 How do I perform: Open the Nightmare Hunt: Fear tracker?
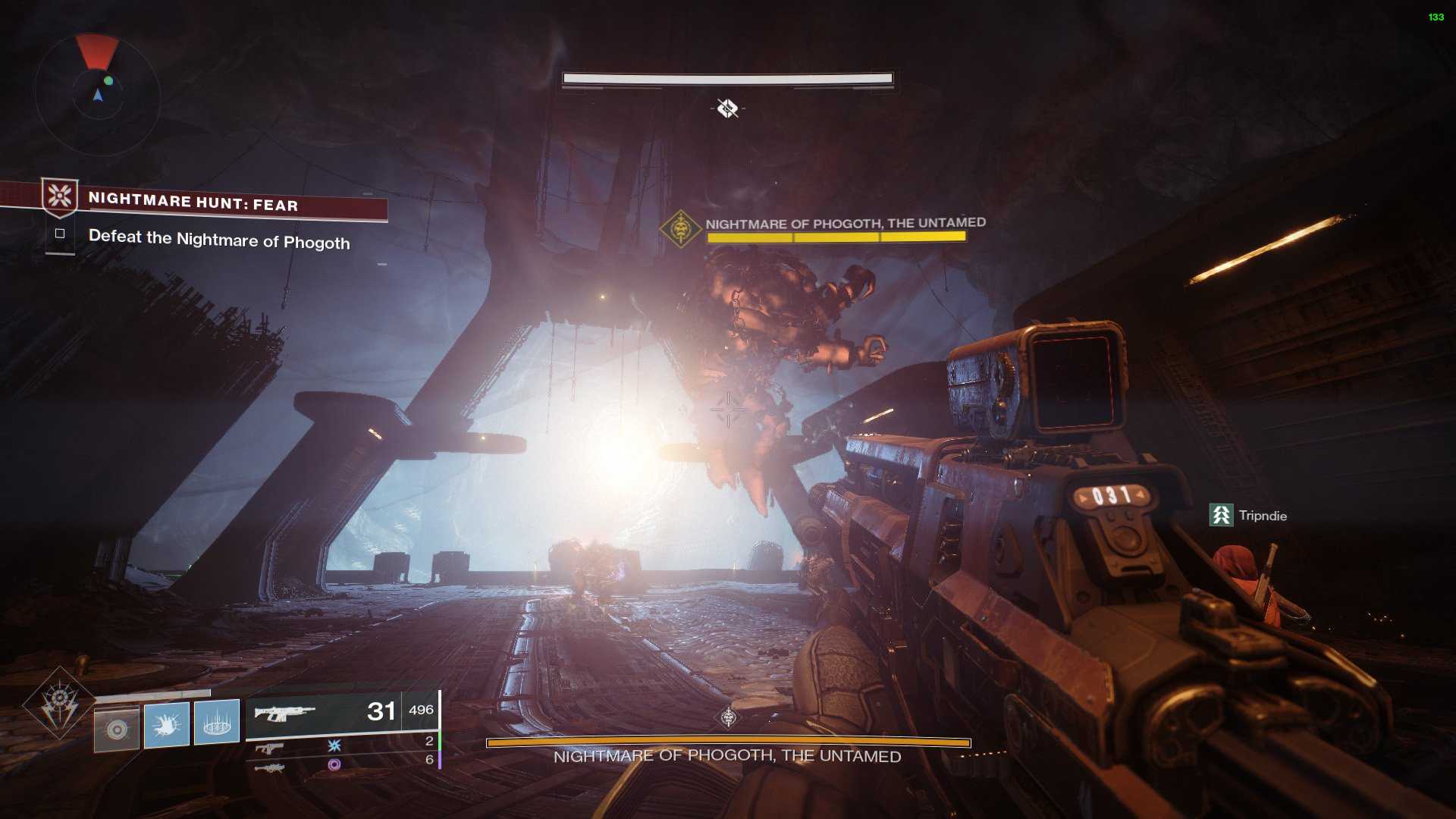click(193, 202)
